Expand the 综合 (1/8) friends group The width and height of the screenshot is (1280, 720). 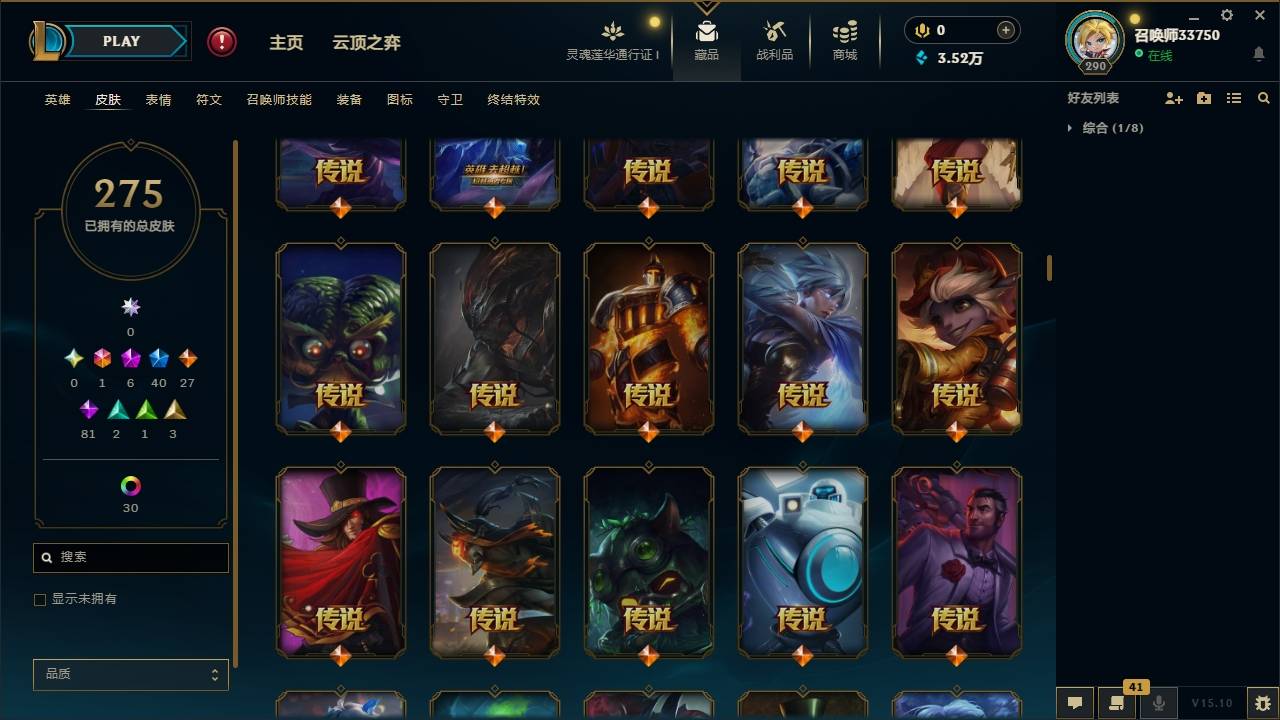click(x=1070, y=128)
